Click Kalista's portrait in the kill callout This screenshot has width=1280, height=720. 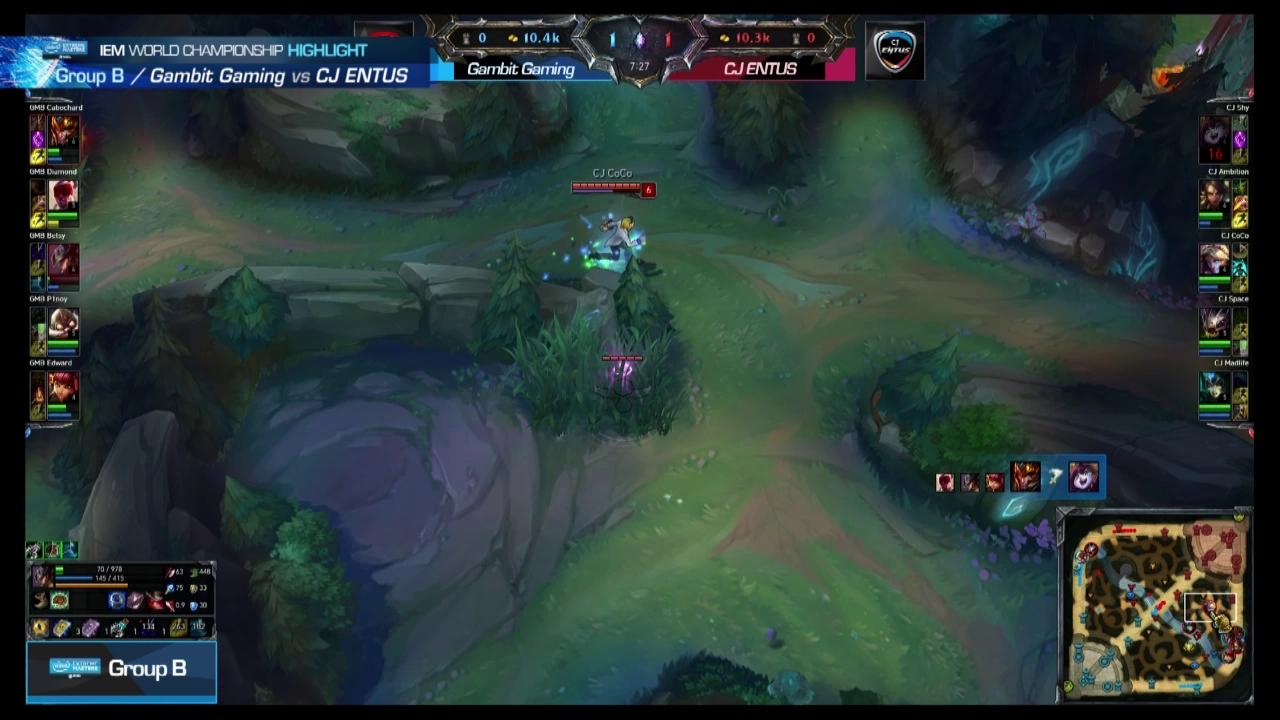[x=1024, y=477]
